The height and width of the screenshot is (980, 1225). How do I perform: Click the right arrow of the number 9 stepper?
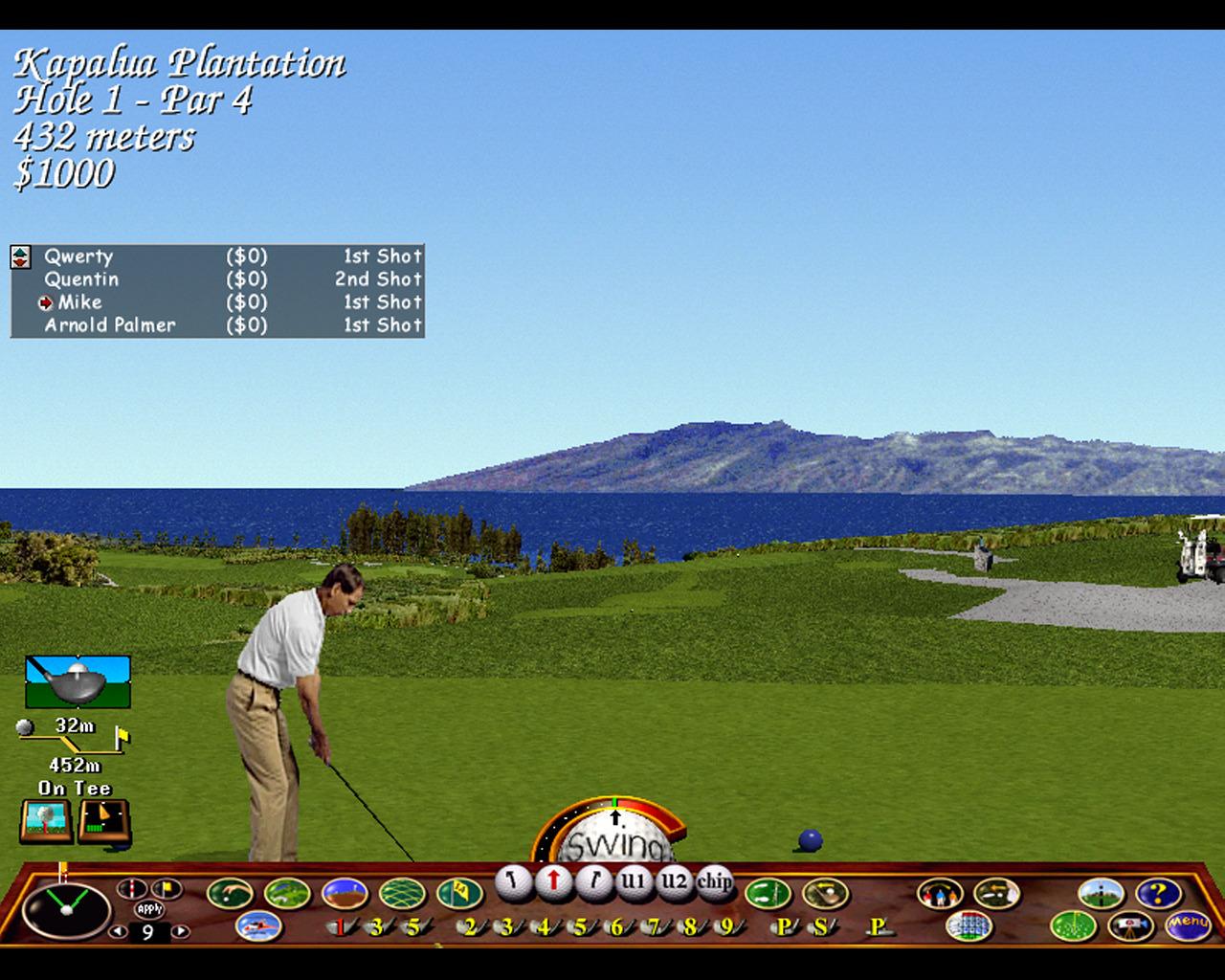coord(179,931)
